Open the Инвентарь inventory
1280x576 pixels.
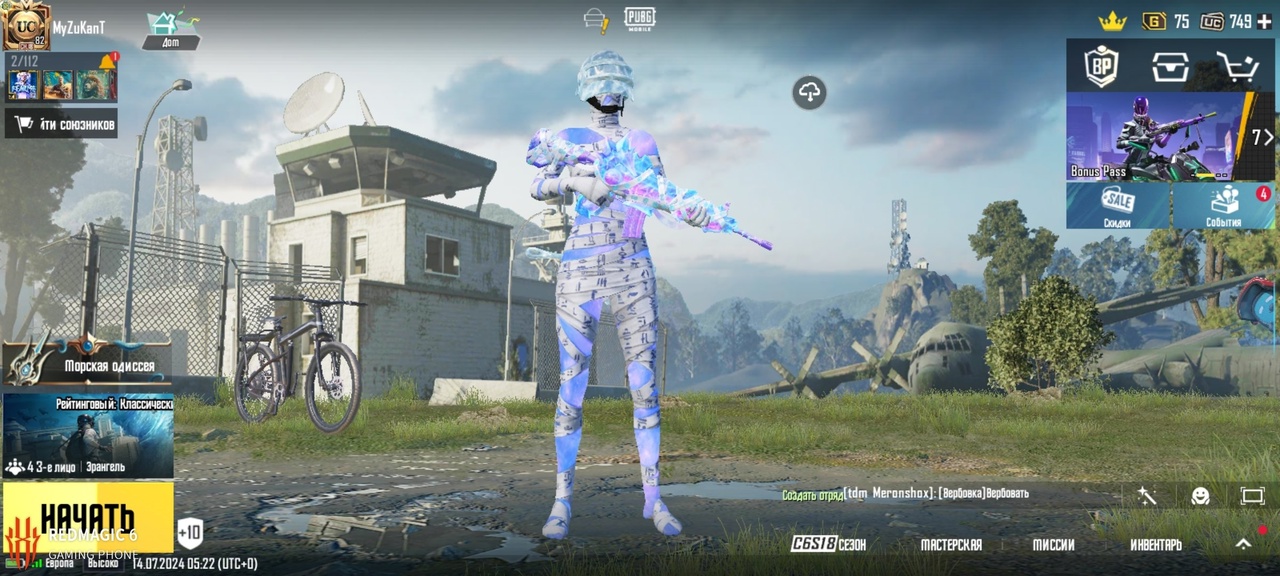click(x=1156, y=545)
